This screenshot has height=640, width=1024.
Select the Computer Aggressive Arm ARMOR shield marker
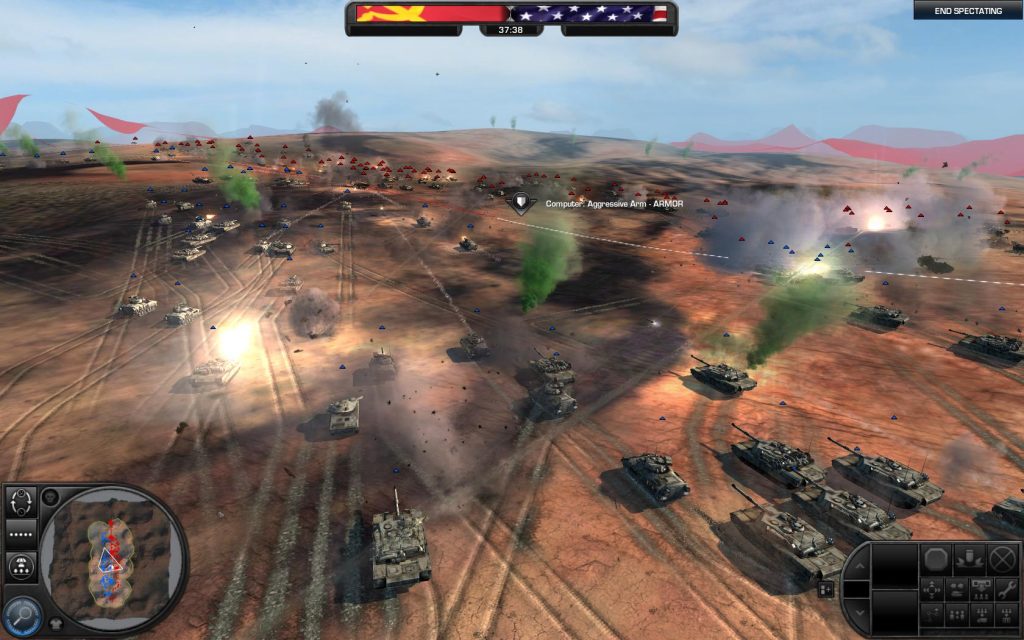[519, 203]
